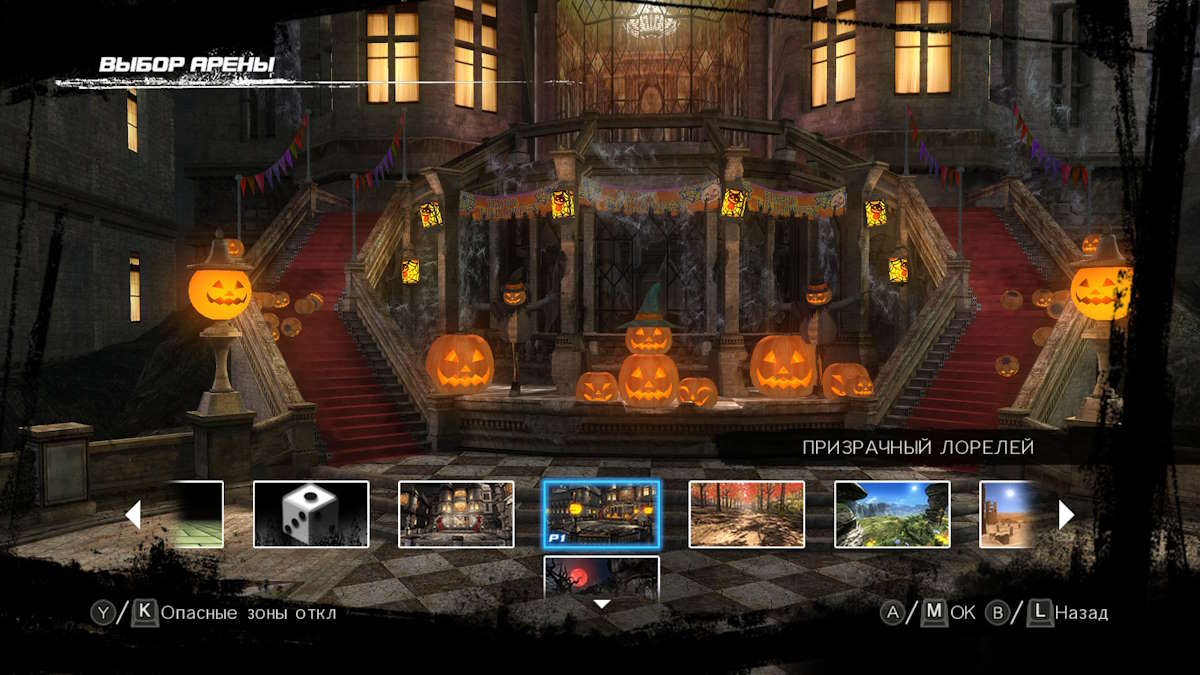Select the highlighted Halloween mansion arena
This screenshot has height=675, width=1200.
pyautogui.click(x=601, y=514)
